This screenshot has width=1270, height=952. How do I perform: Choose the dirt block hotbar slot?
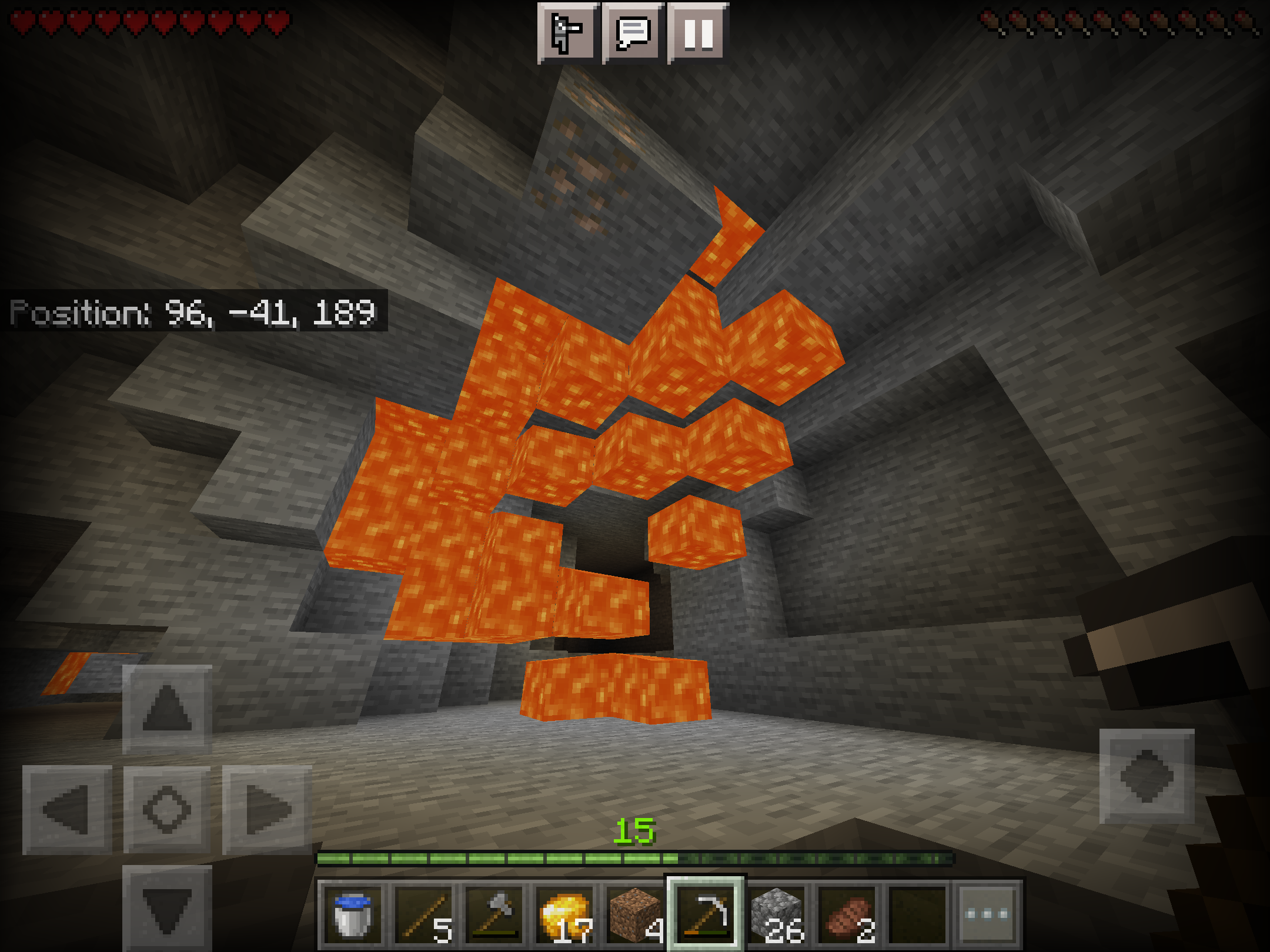pyautogui.click(x=635, y=914)
